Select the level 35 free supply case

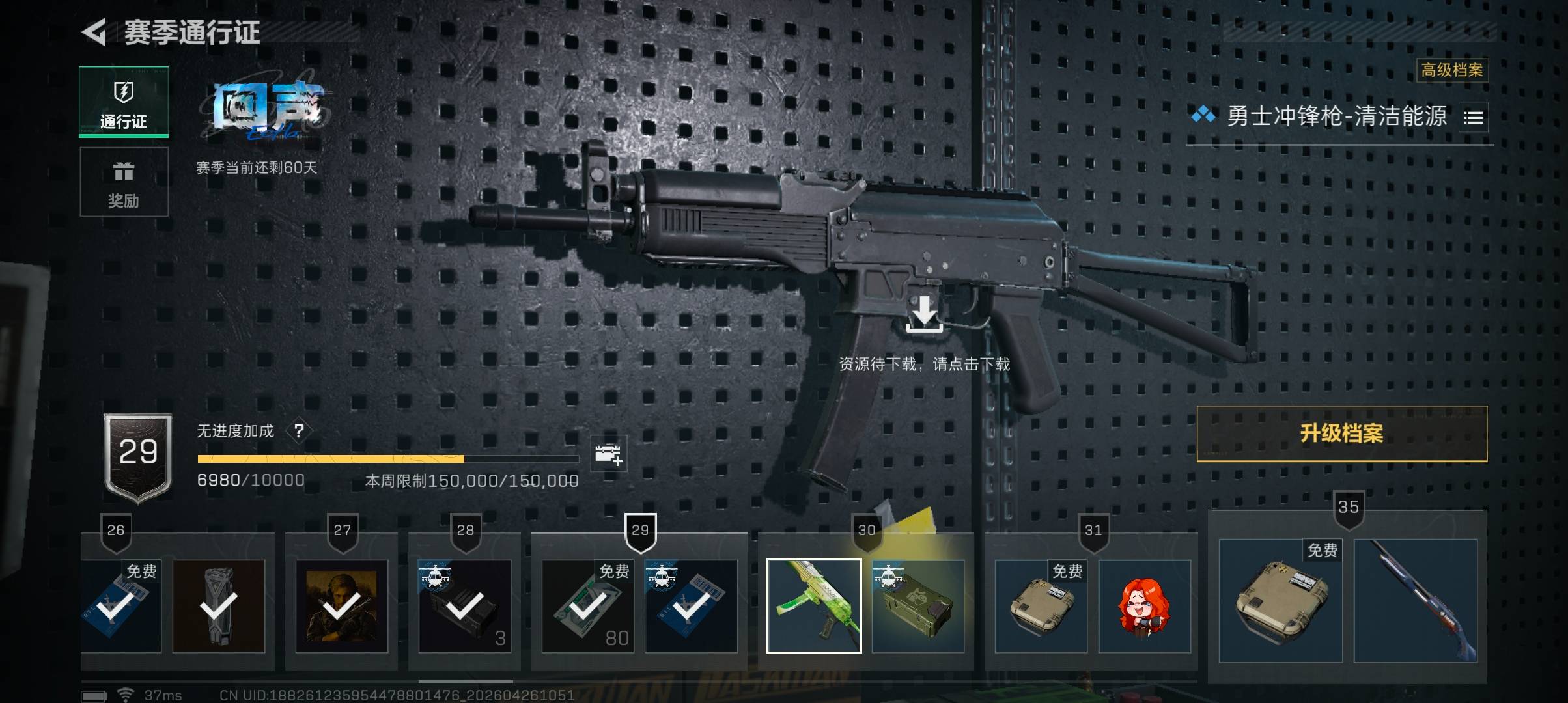pos(1280,600)
